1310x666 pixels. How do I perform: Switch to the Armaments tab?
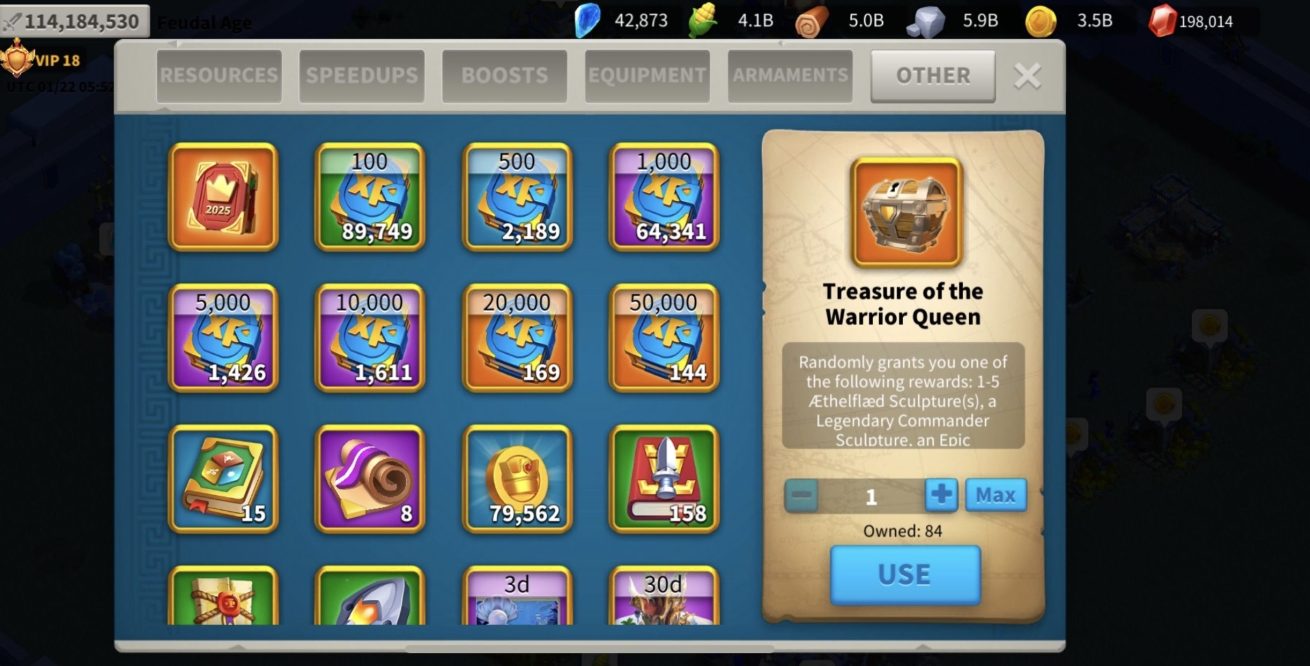pos(790,76)
